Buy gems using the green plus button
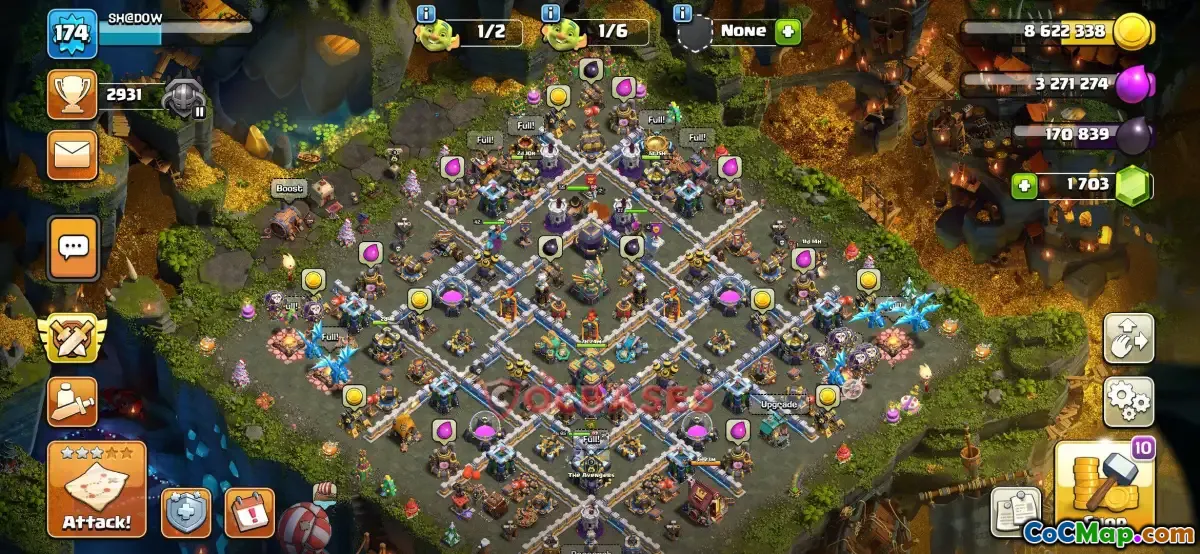Viewport: 1200px width, 554px height. coord(1023,185)
